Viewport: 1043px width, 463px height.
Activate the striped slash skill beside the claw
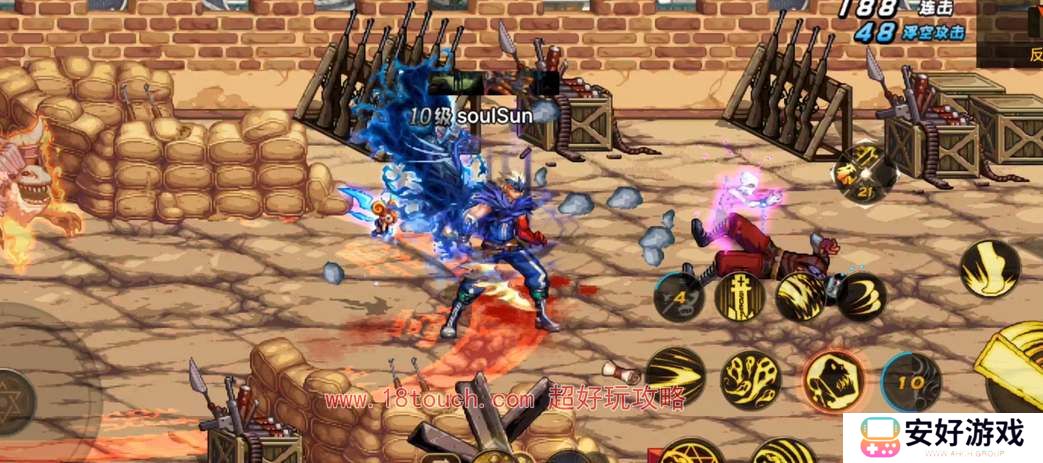coord(801,296)
